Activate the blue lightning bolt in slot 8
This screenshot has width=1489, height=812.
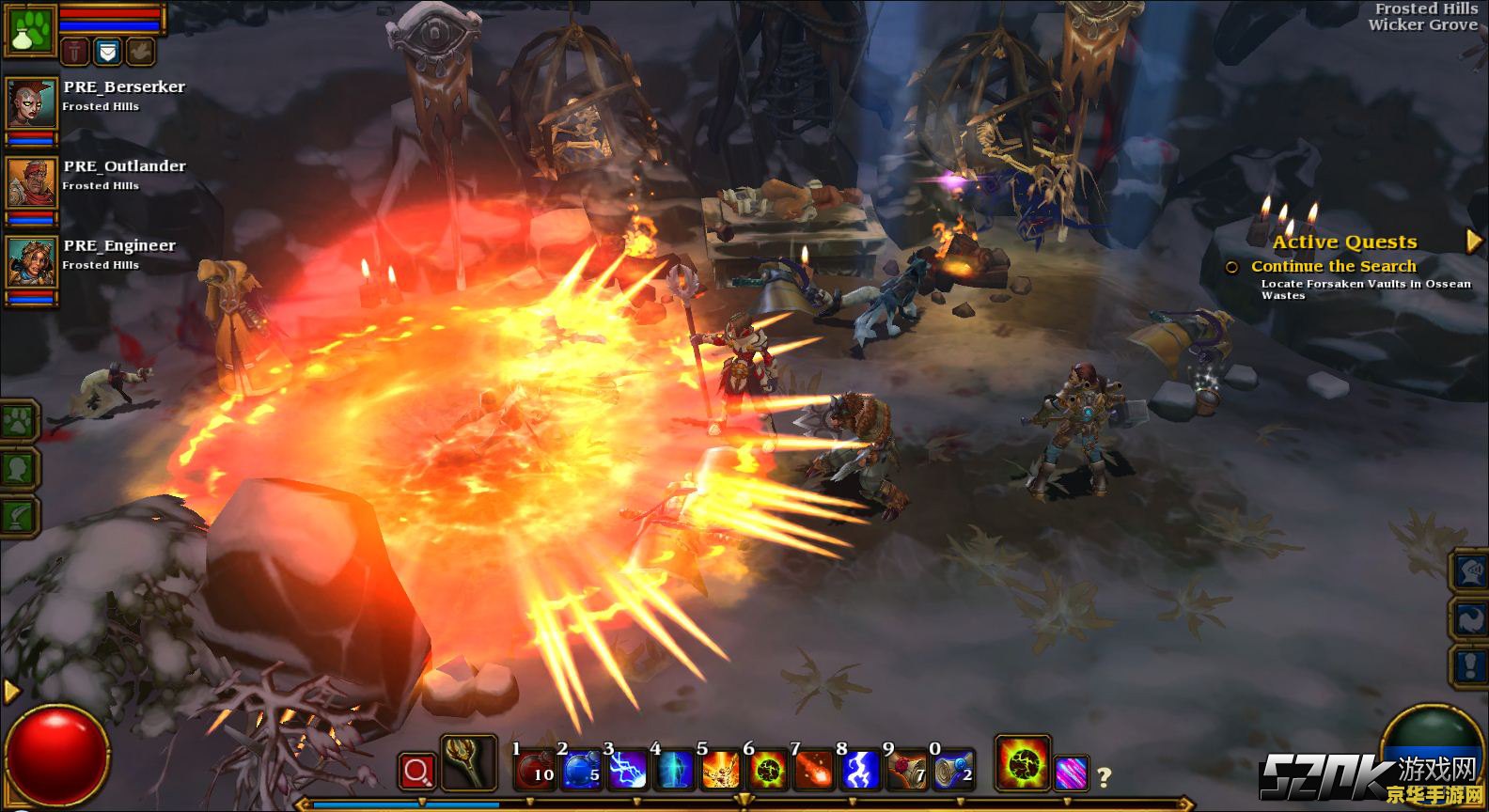[860, 769]
